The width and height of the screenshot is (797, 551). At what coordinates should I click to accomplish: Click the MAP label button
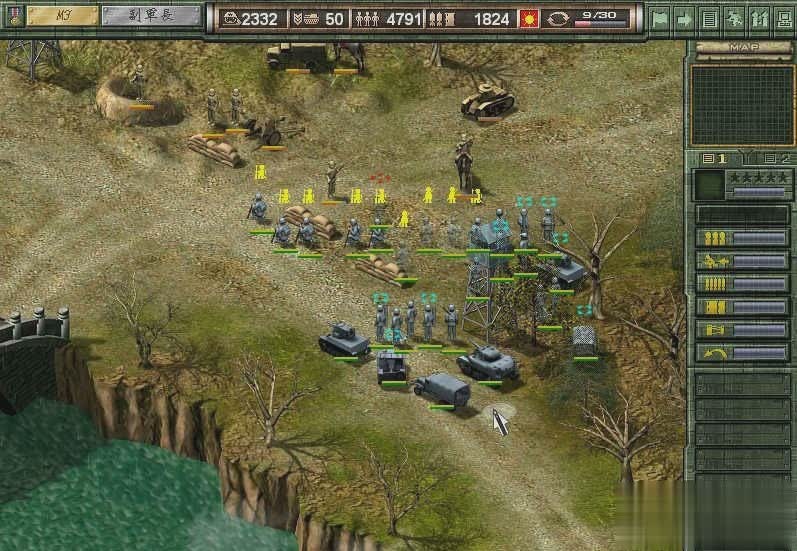tap(741, 47)
